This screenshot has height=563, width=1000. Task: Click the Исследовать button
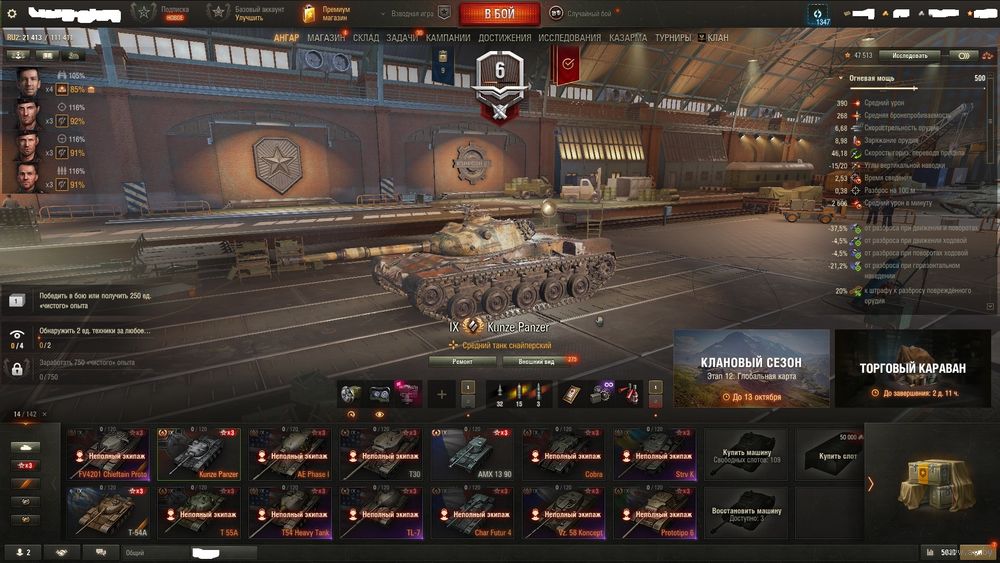coord(909,56)
